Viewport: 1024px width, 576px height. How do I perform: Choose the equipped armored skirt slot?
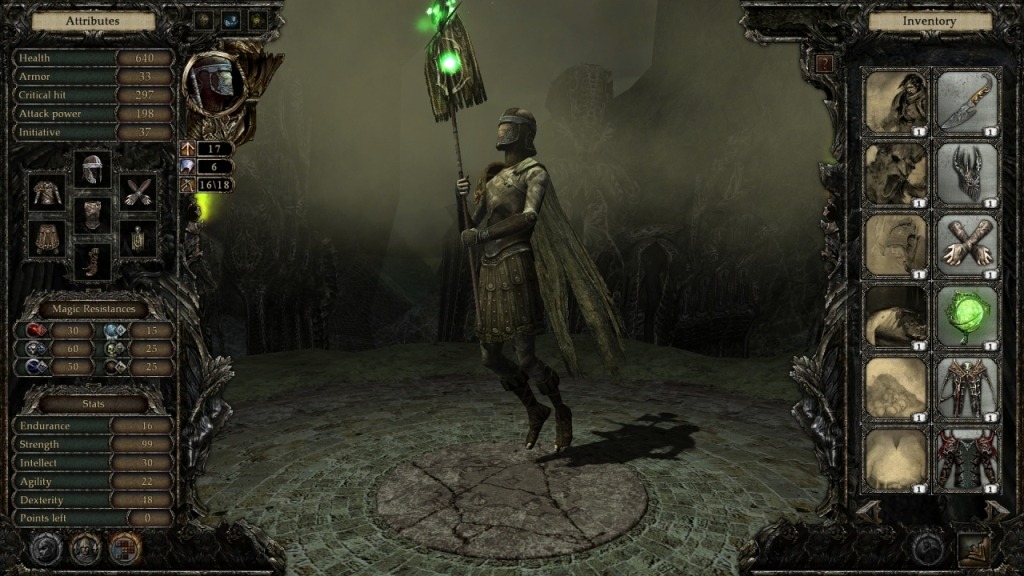coord(47,238)
